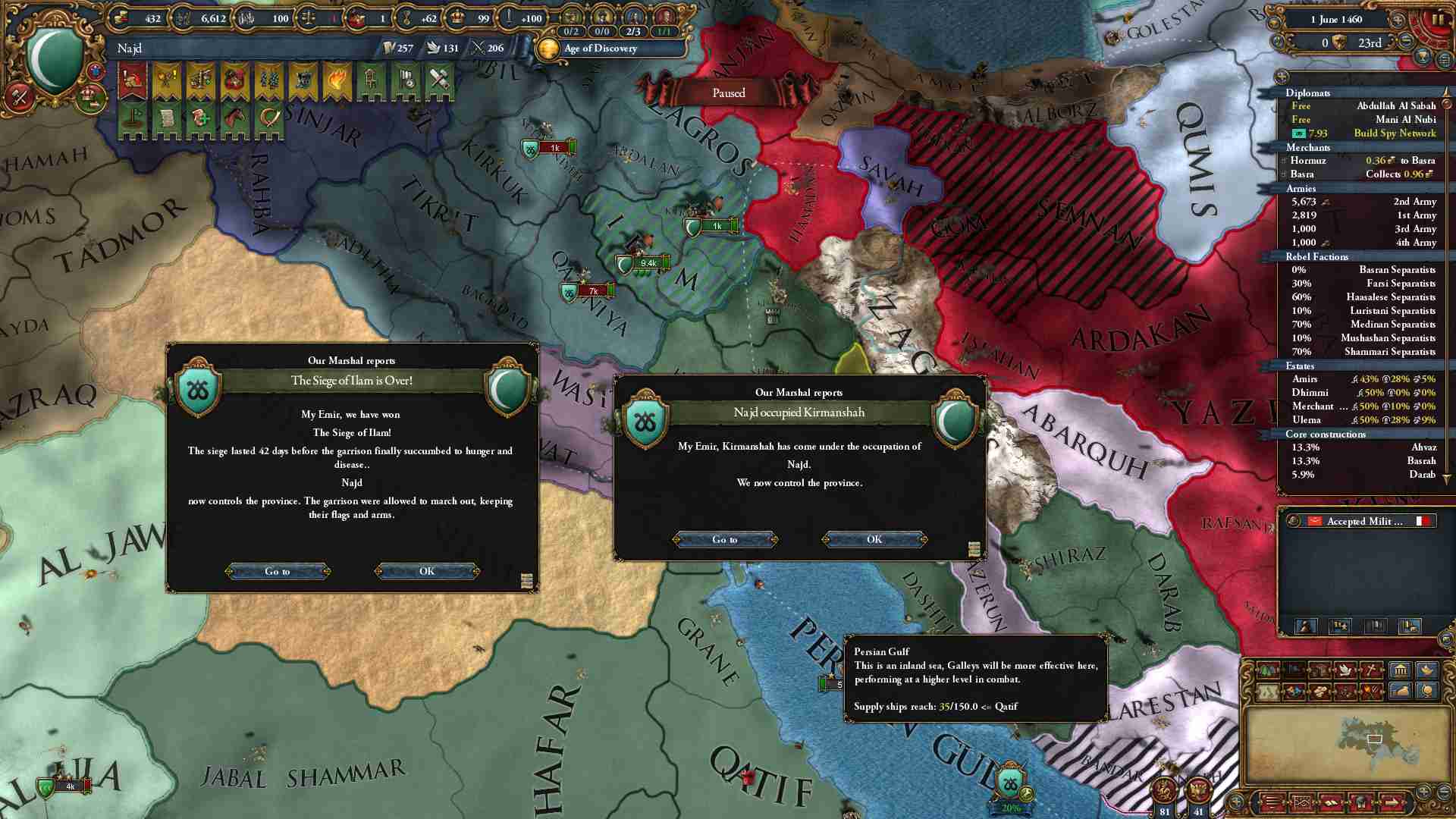Open the Accepted Military Access notification

[1363, 521]
